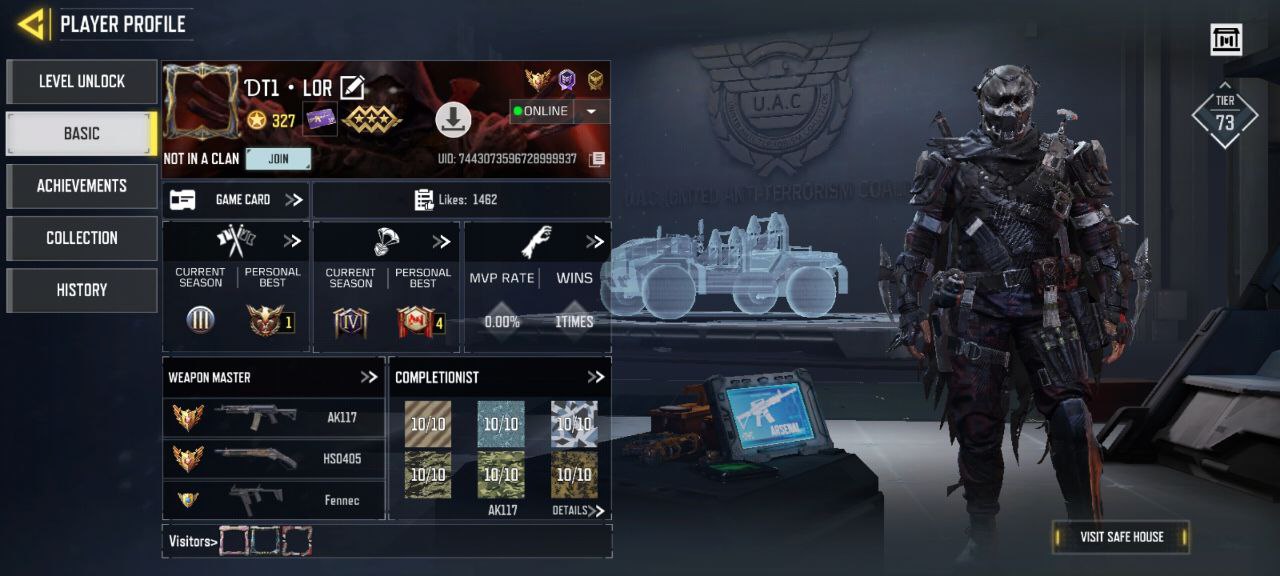Click the download icon on profile banner
The image size is (1280, 576).
[x=453, y=120]
